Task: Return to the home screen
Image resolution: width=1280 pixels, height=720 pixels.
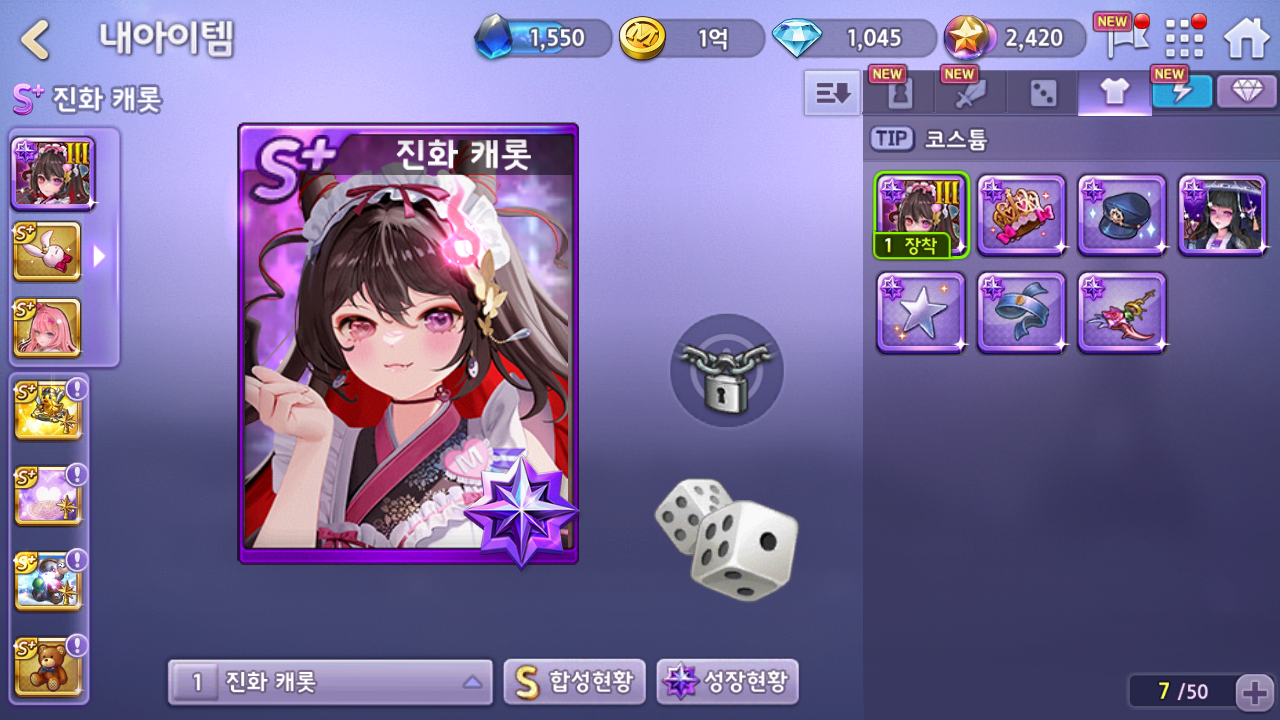Action: click(x=1246, y=38)
